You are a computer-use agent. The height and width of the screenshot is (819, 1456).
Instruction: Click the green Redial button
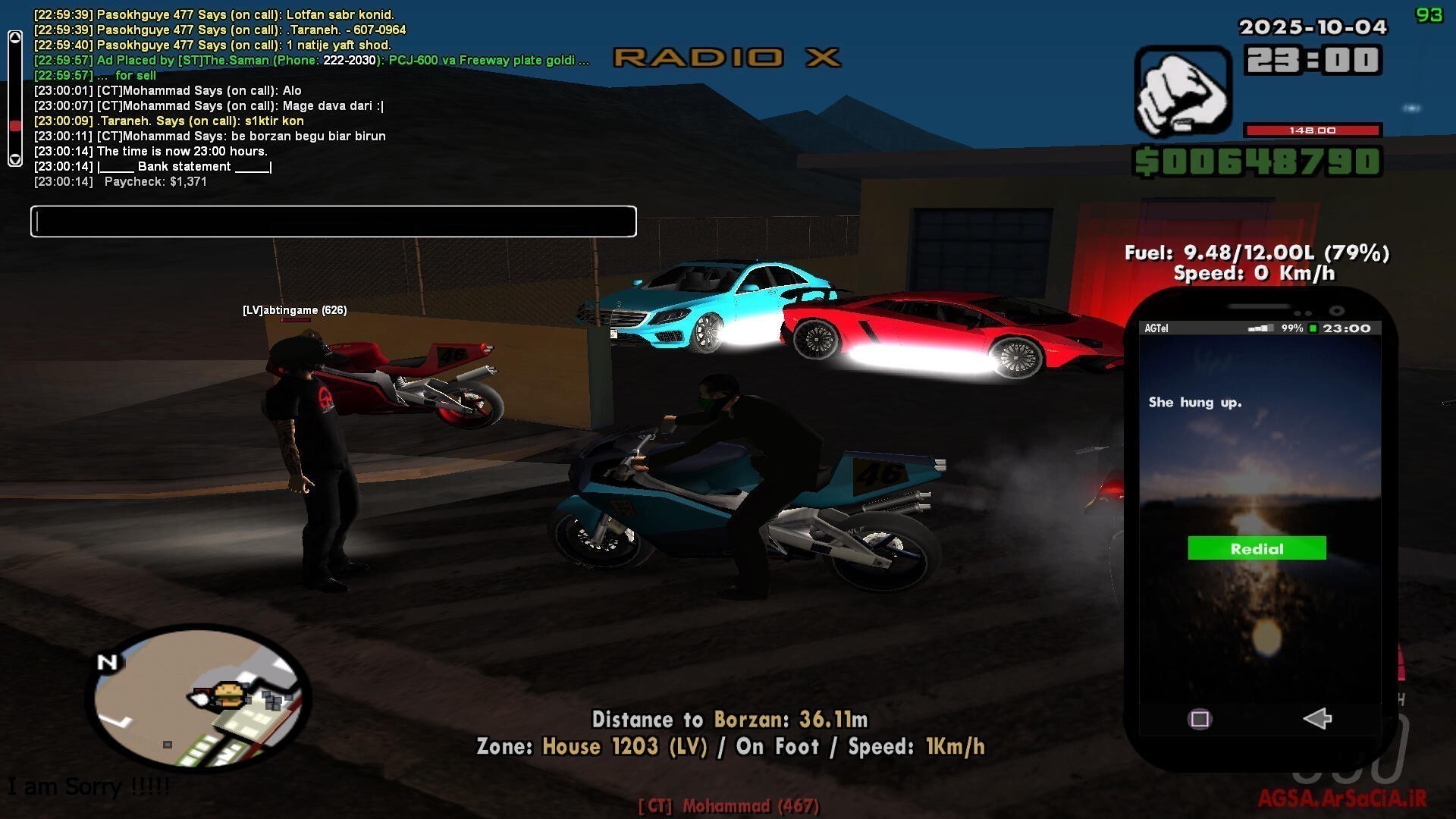[x=1257, y=548]
